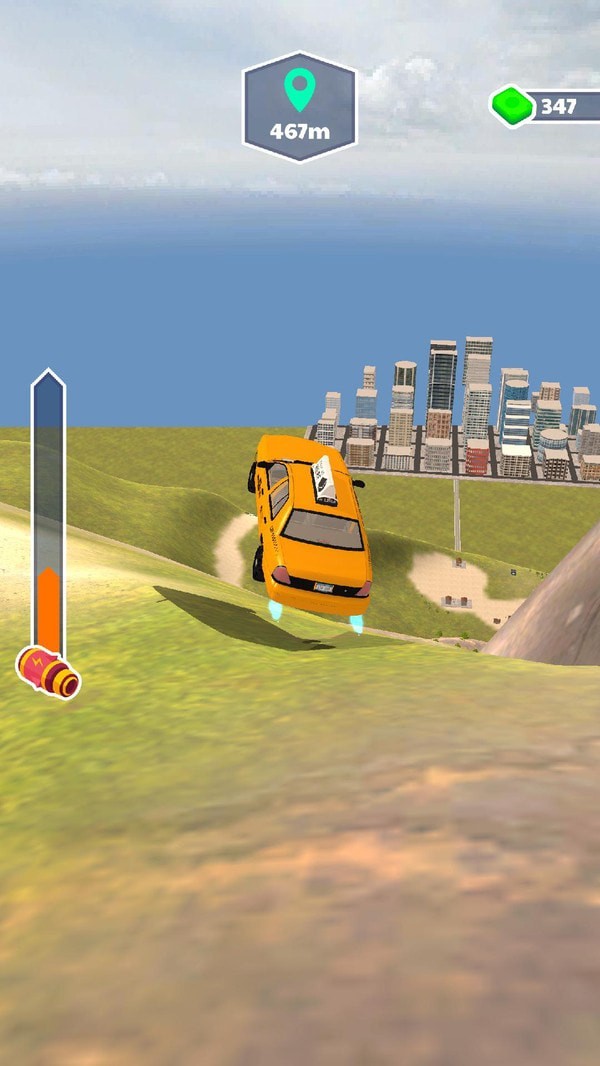Select the green gem currency counter
The height and width of the screenshot is (1066, 600).
[545, 106]
